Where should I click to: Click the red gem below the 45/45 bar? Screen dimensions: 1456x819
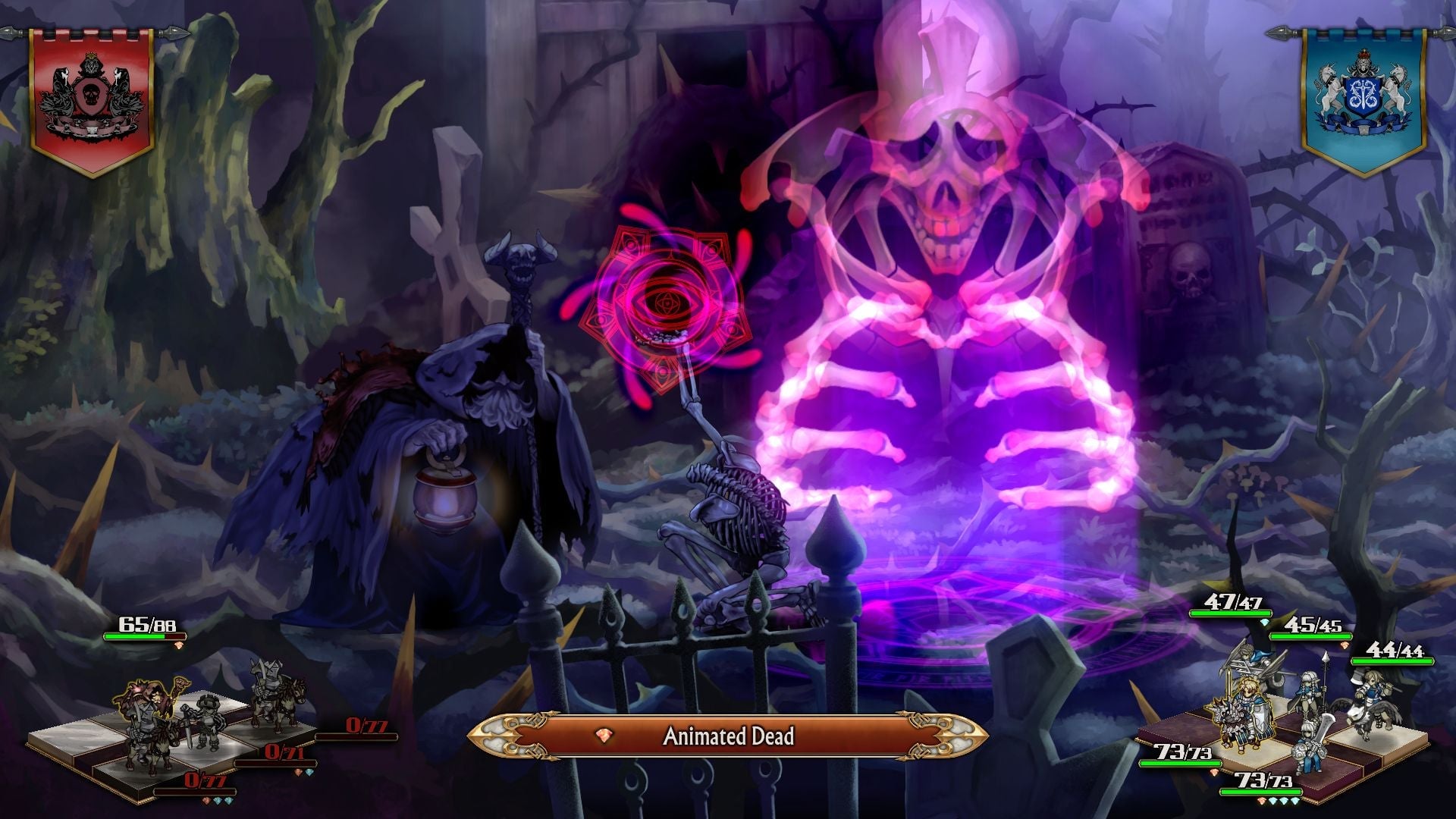point(1345,646)
